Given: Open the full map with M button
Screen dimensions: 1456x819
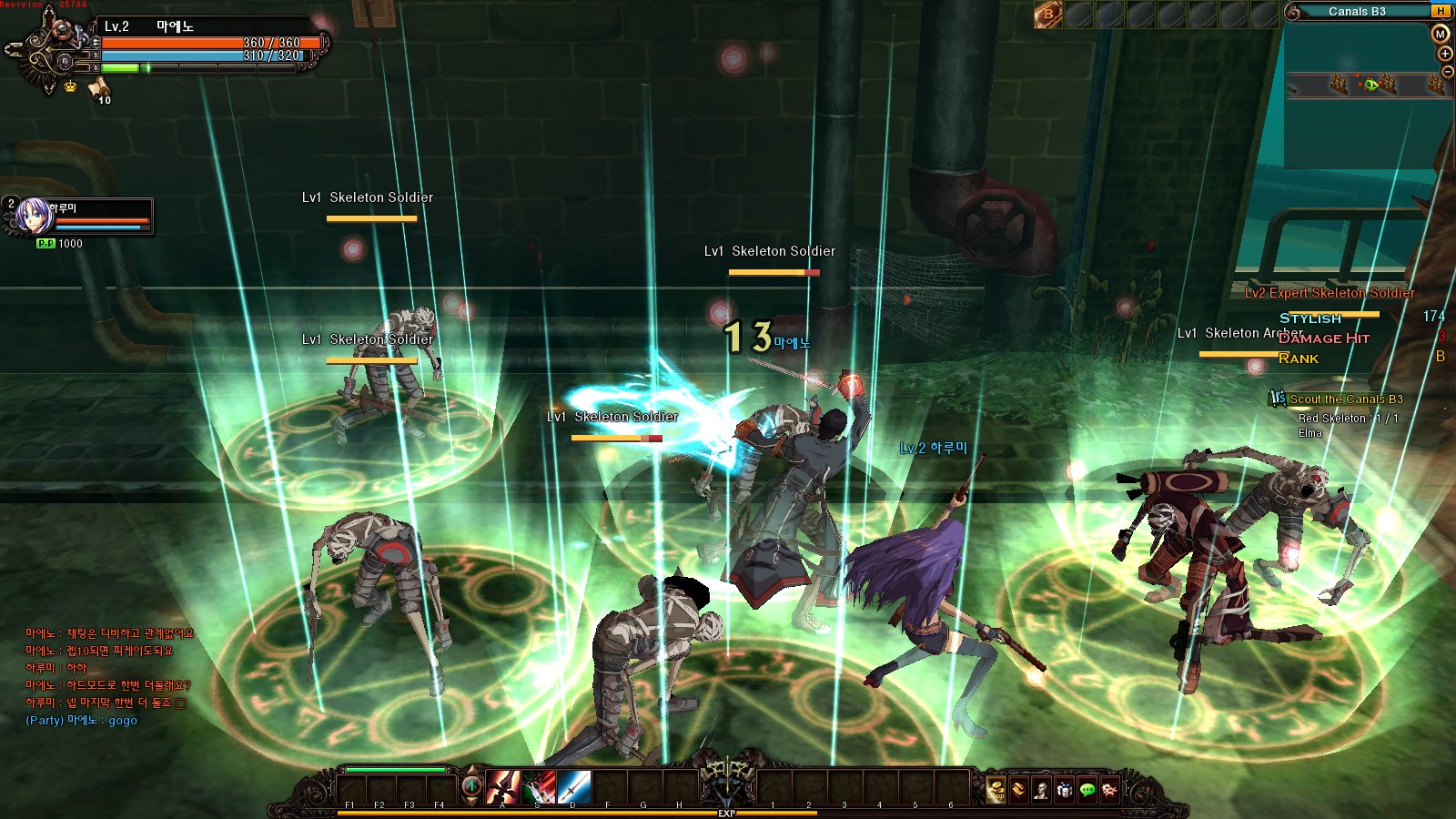Looking at the screenshot, I should 1440,35.
